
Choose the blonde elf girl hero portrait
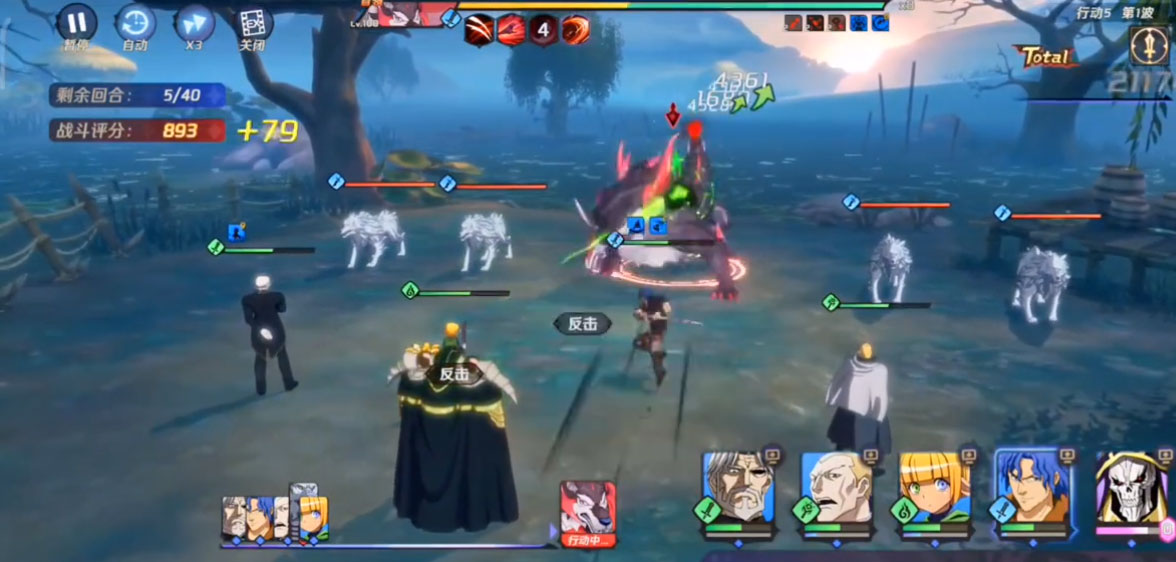point(934,488)
